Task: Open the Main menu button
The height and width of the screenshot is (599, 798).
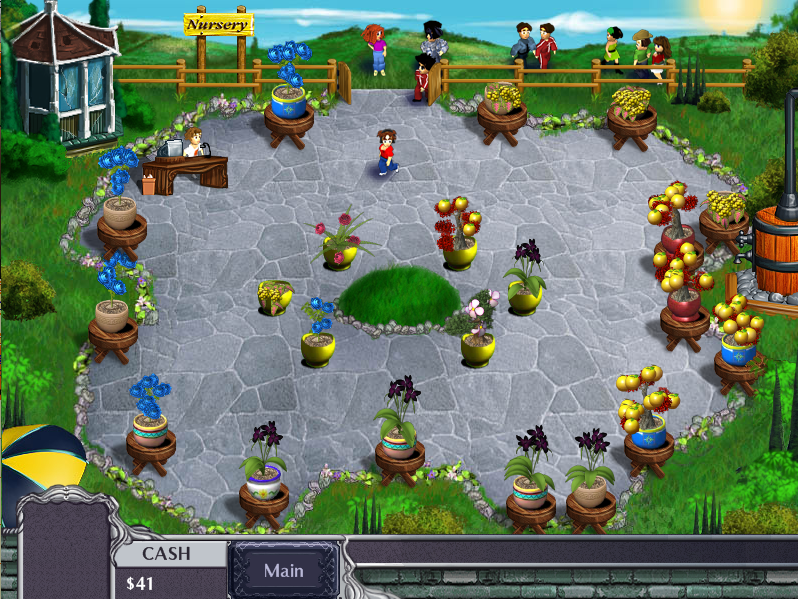Action: (284, 571)
